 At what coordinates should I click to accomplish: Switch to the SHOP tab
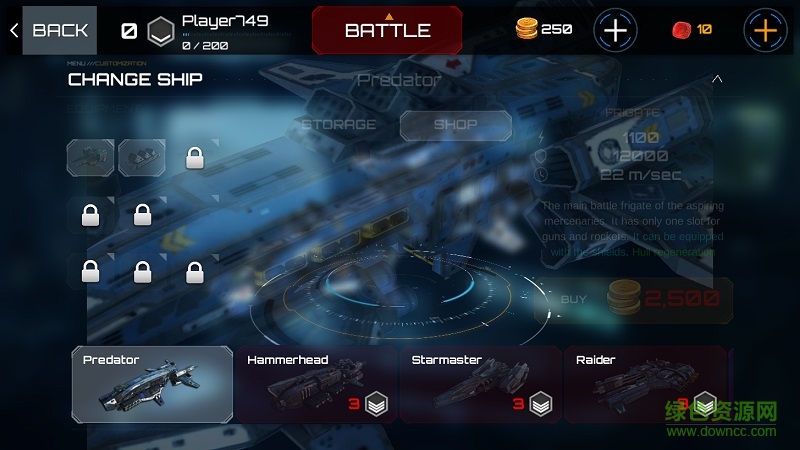pos(455,125)
